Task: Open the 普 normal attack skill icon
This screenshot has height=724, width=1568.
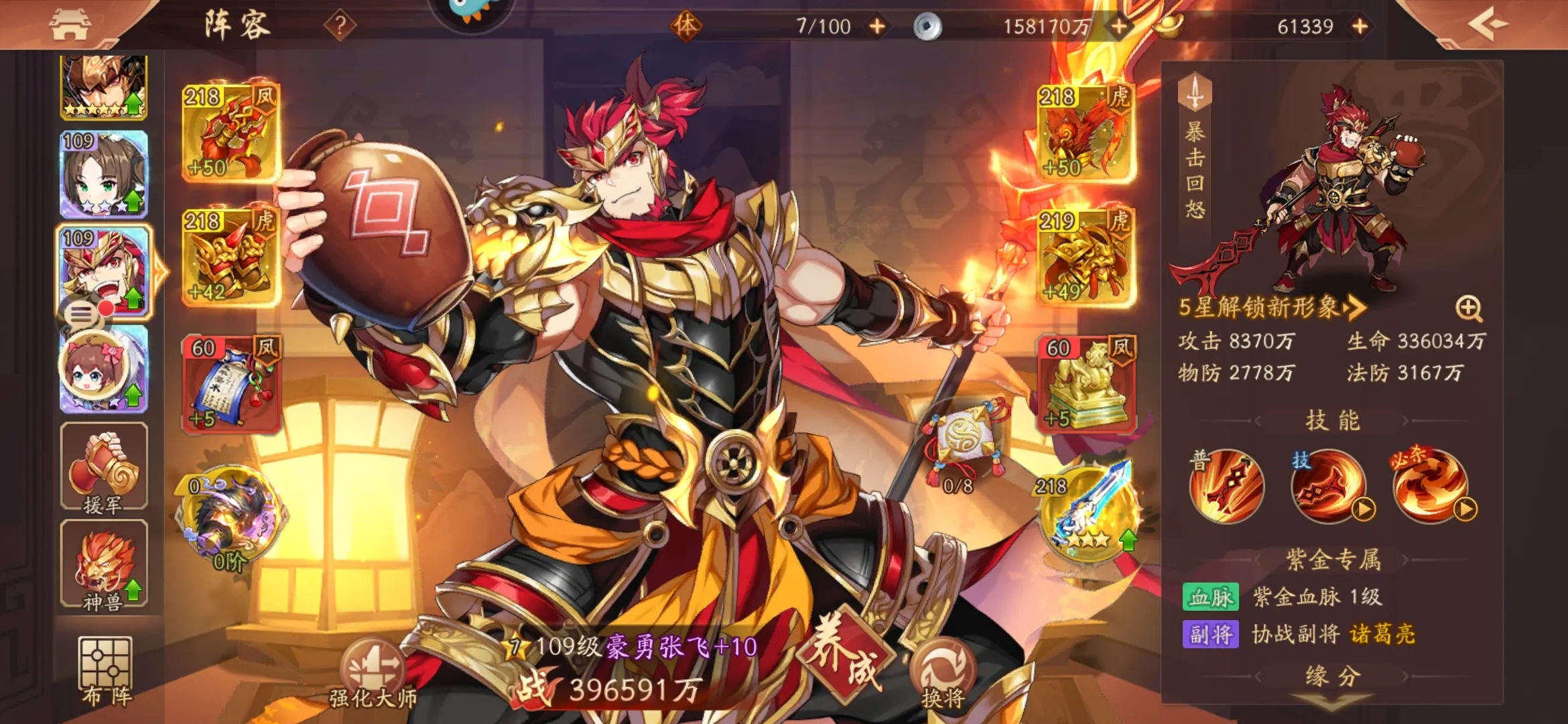Action: coord(1228,489)
